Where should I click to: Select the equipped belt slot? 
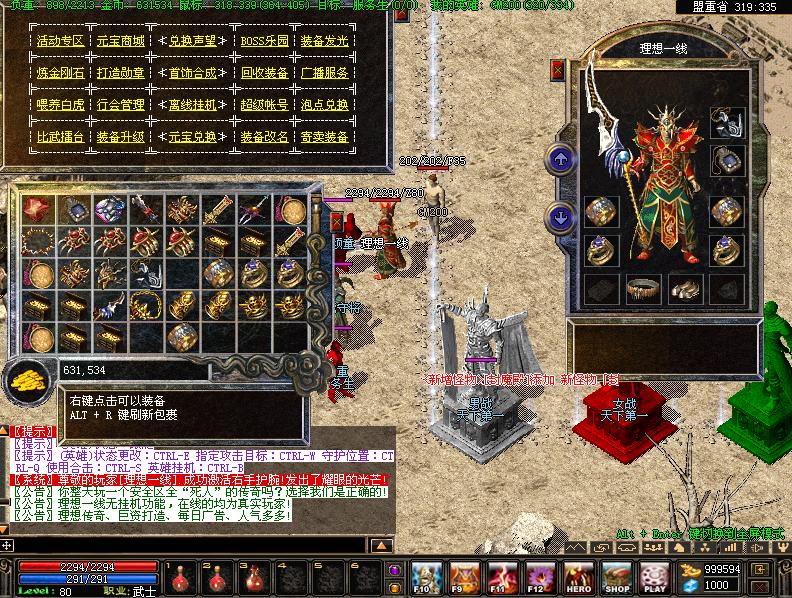click(641, 289)
